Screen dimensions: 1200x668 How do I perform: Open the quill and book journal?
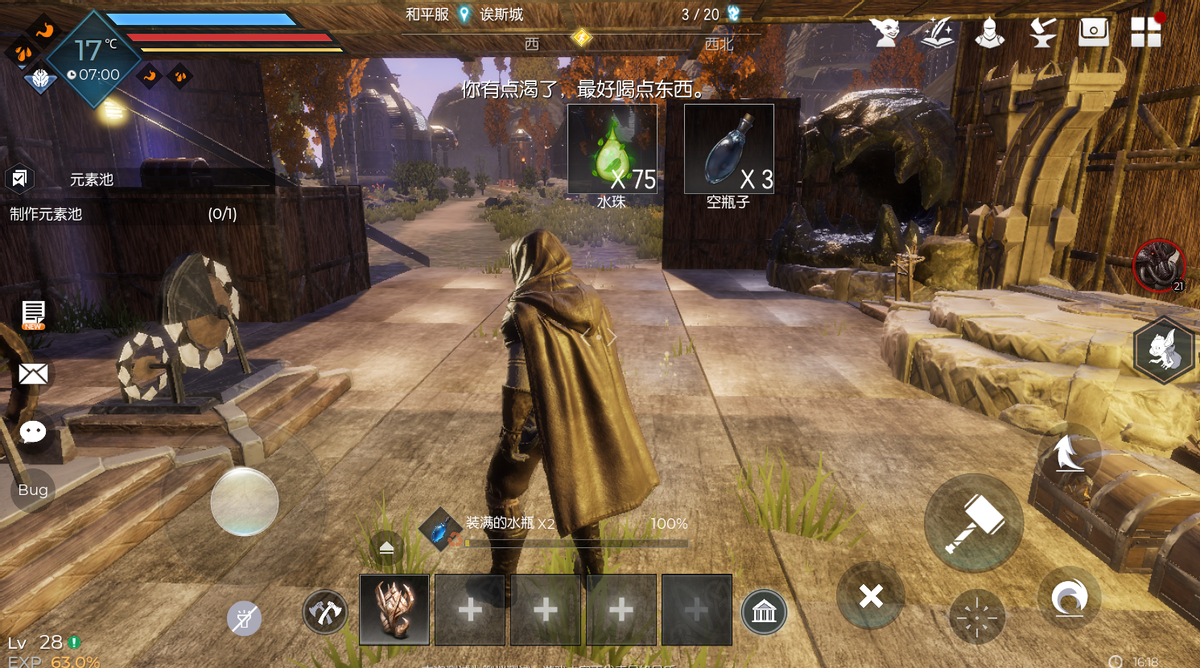937,32
